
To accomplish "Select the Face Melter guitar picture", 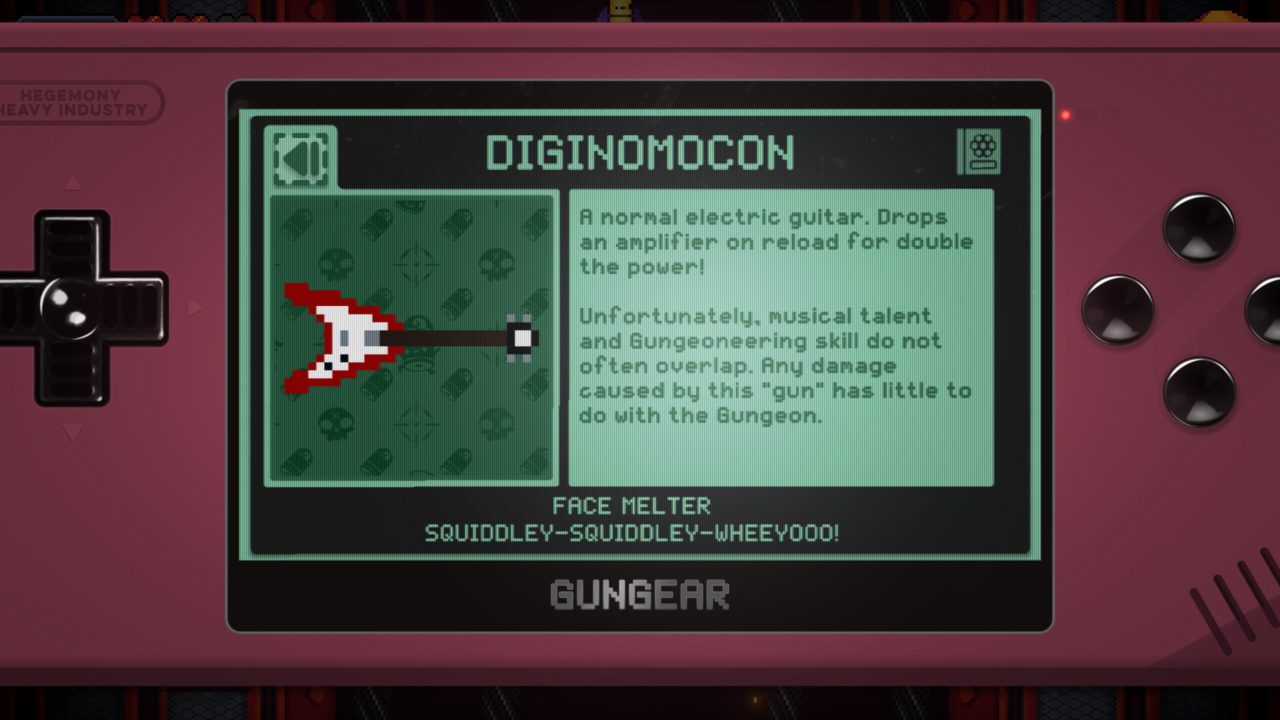I will point(411,338).
